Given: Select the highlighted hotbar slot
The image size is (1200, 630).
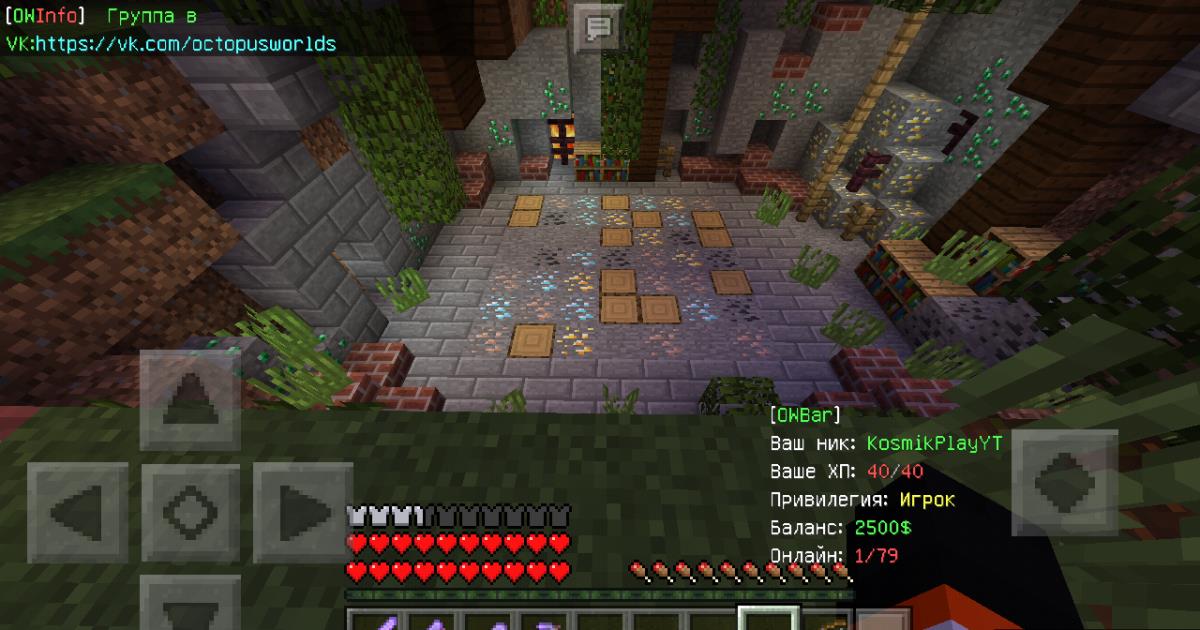Looking at the screenshot, I should coord(768,619).
